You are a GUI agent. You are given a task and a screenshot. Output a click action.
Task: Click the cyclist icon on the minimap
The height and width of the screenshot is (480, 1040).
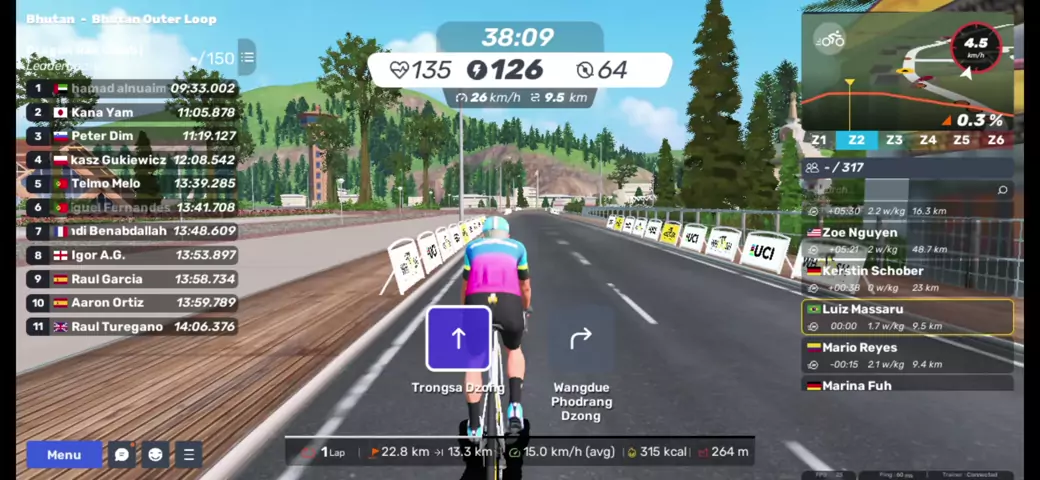[x=829, y=39]
